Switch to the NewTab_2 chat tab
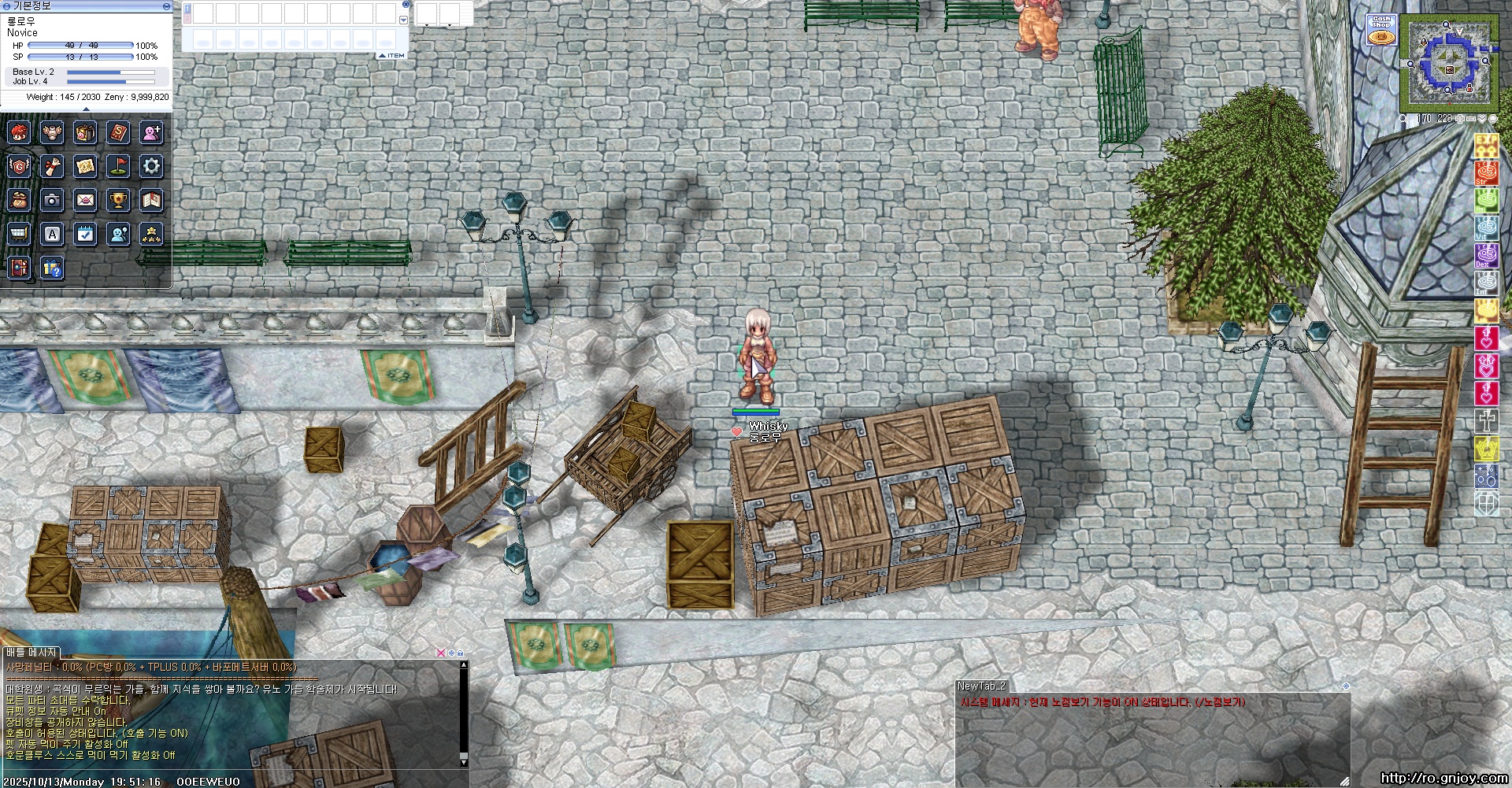1512x788 pixels. 981,686
